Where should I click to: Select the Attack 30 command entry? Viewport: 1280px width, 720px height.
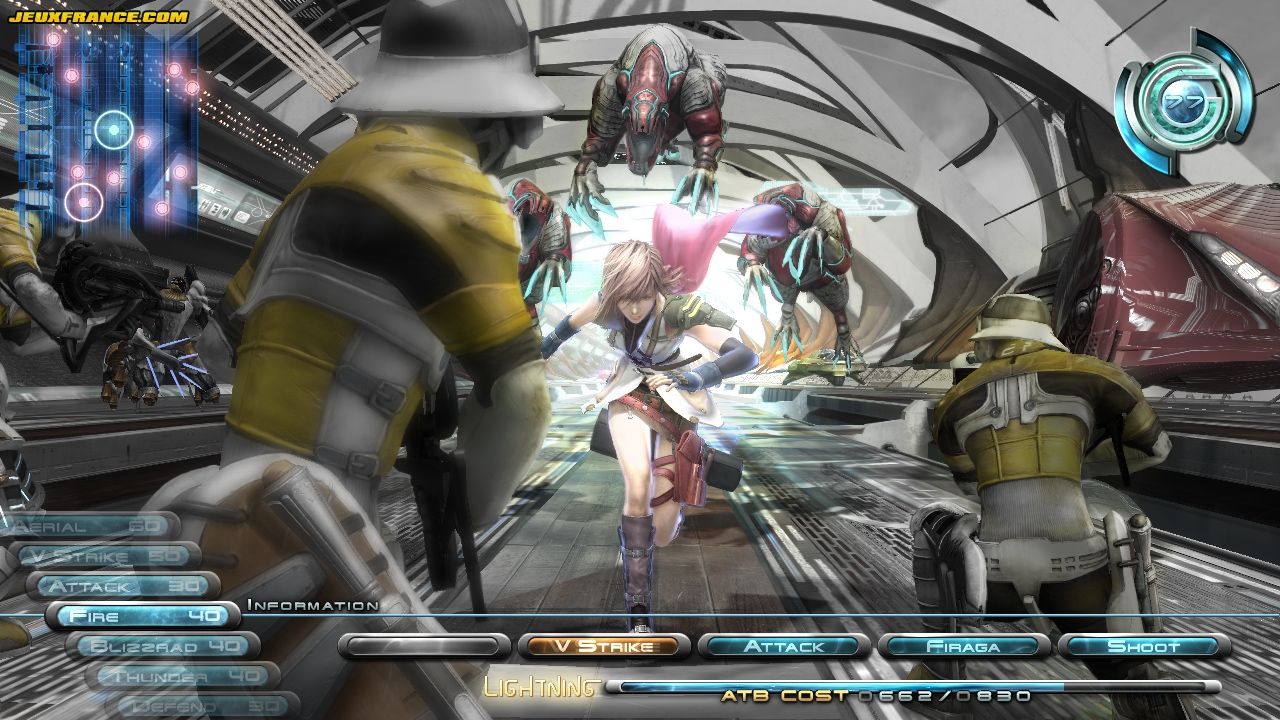(x=122, y=586)
